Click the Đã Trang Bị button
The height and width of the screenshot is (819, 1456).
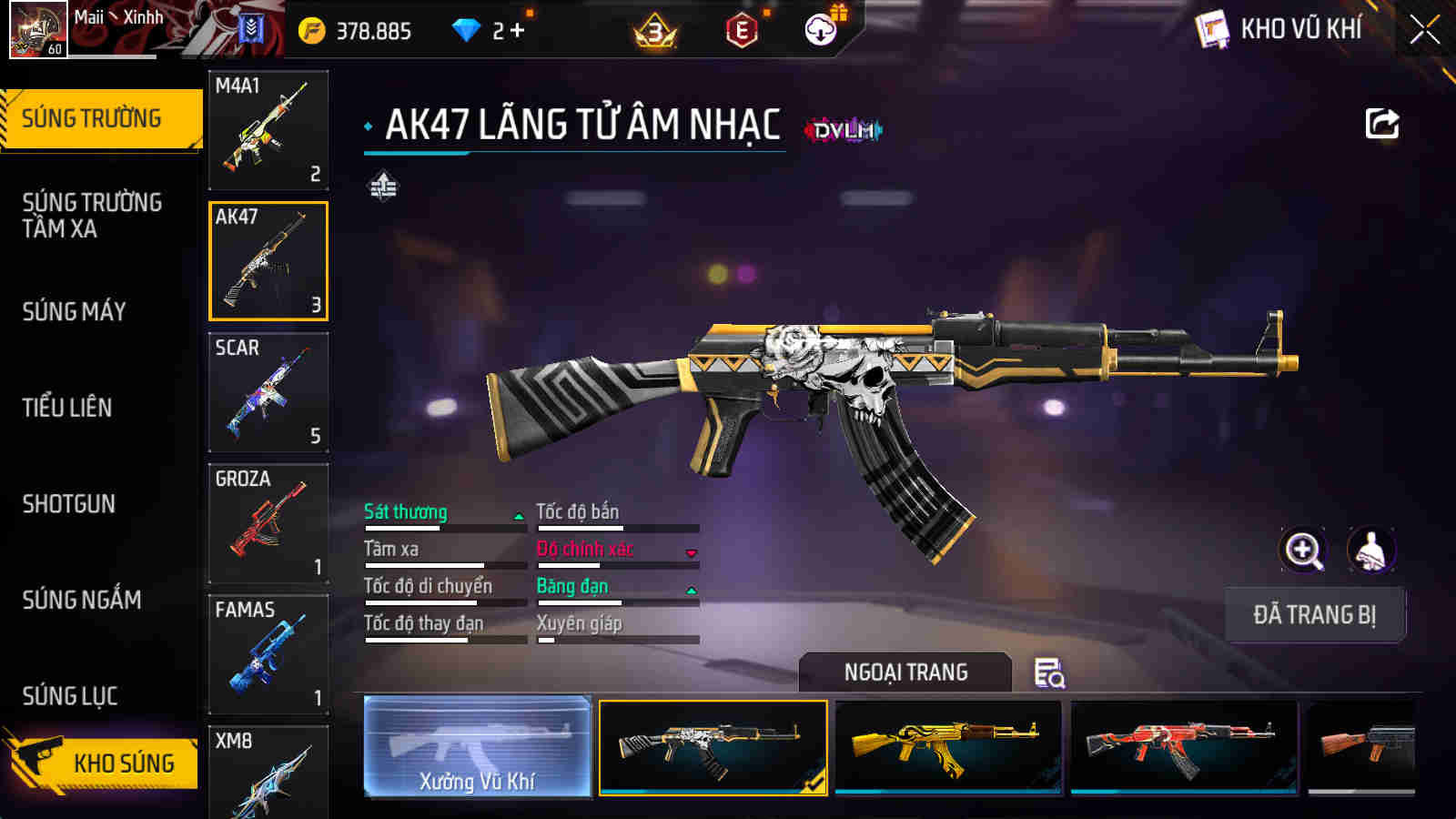[1314, 615]
